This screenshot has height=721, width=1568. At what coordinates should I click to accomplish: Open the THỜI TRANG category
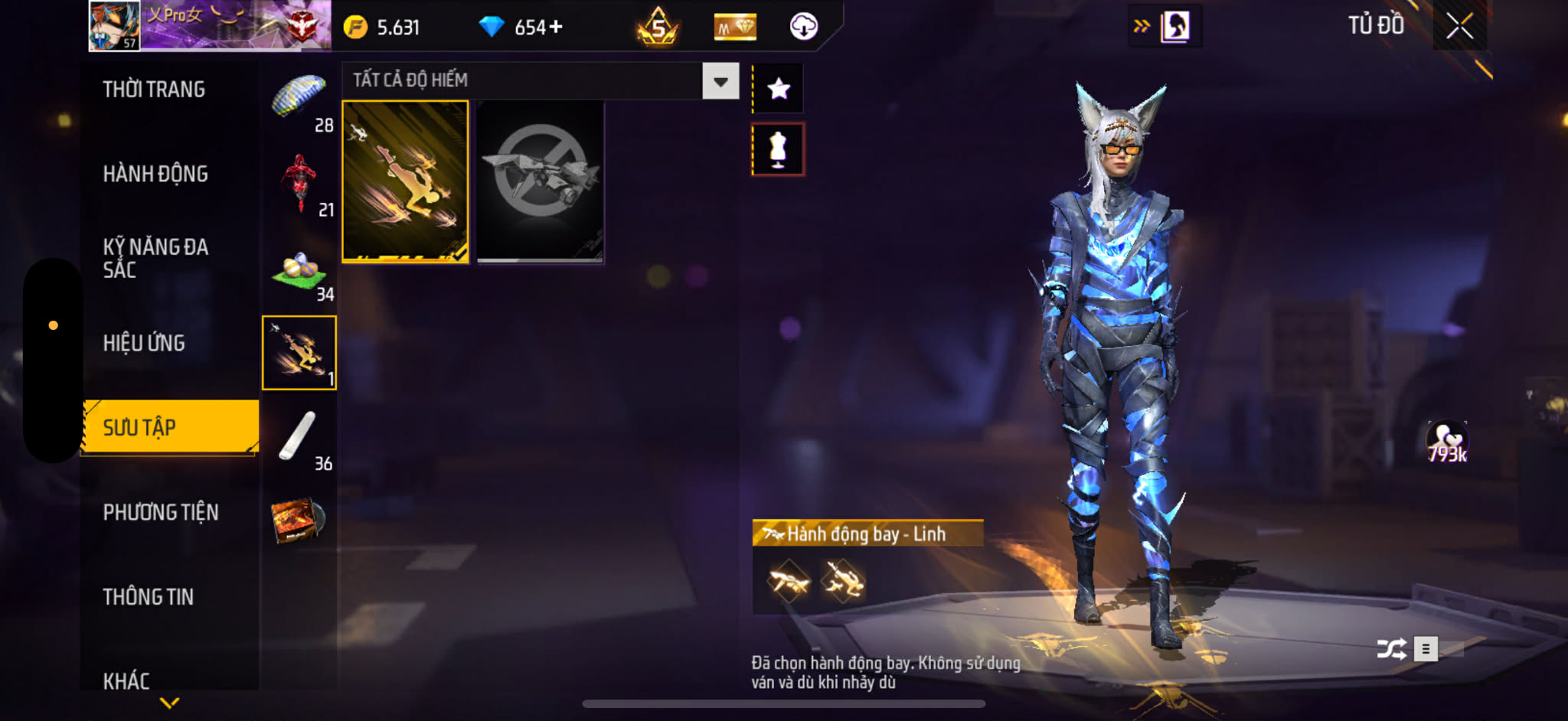pyautogui.click(x=154, y=90)
